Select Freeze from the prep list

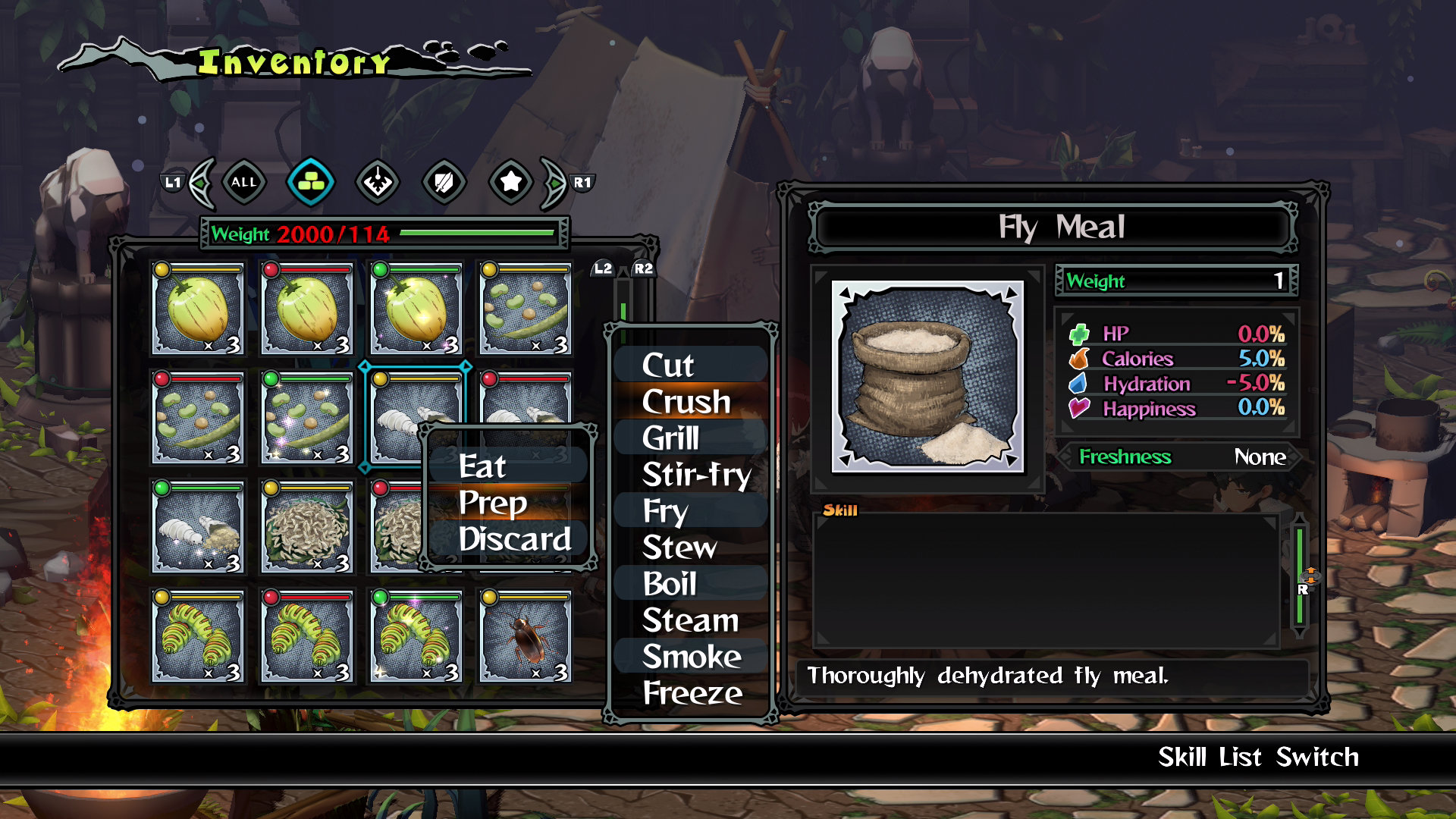pyautogui.click(x=692, y=692)
